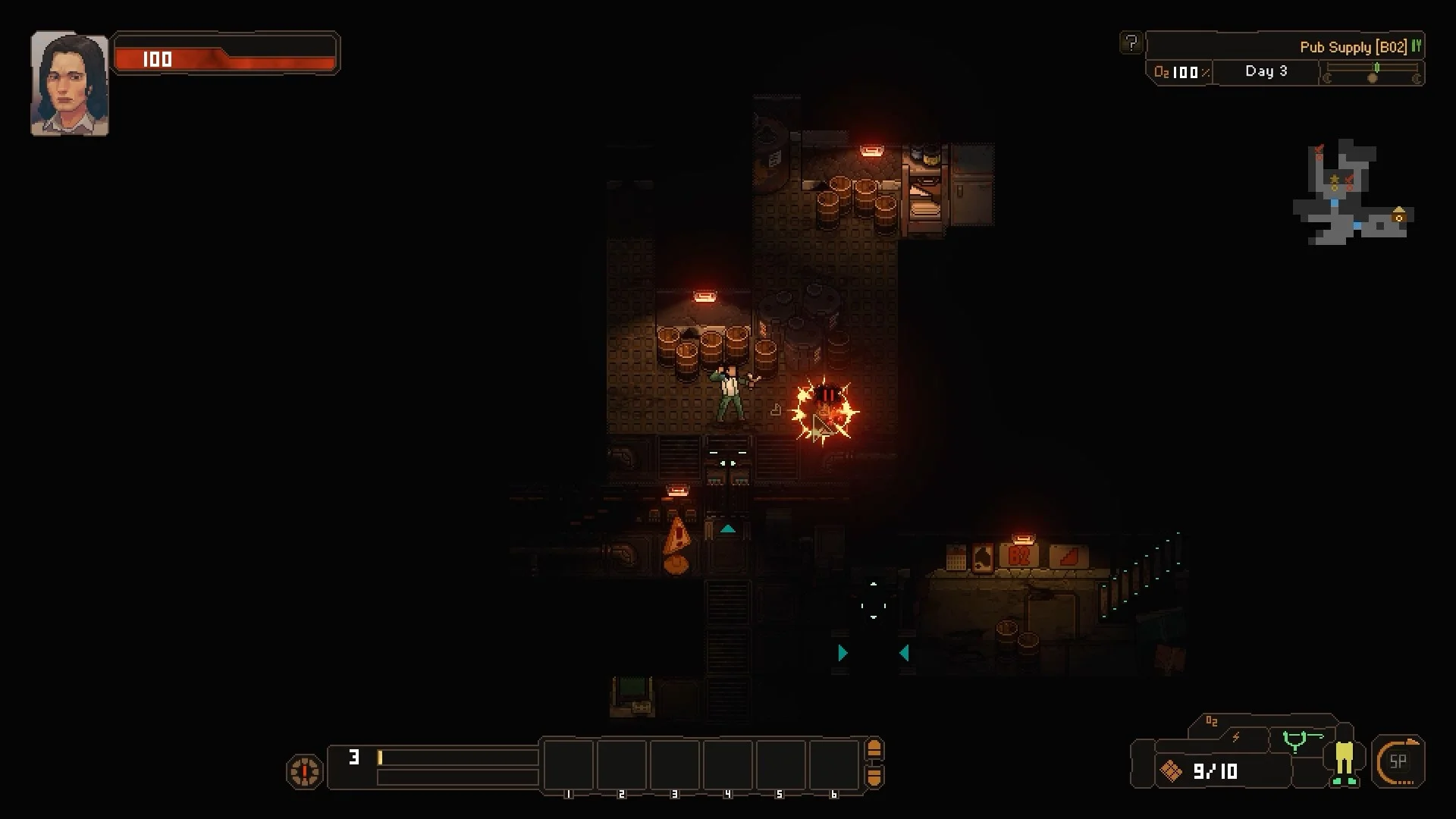Select the Pub Supply [B02] location label
This screenshot has width=1456, height=819.
point(1353,47)
